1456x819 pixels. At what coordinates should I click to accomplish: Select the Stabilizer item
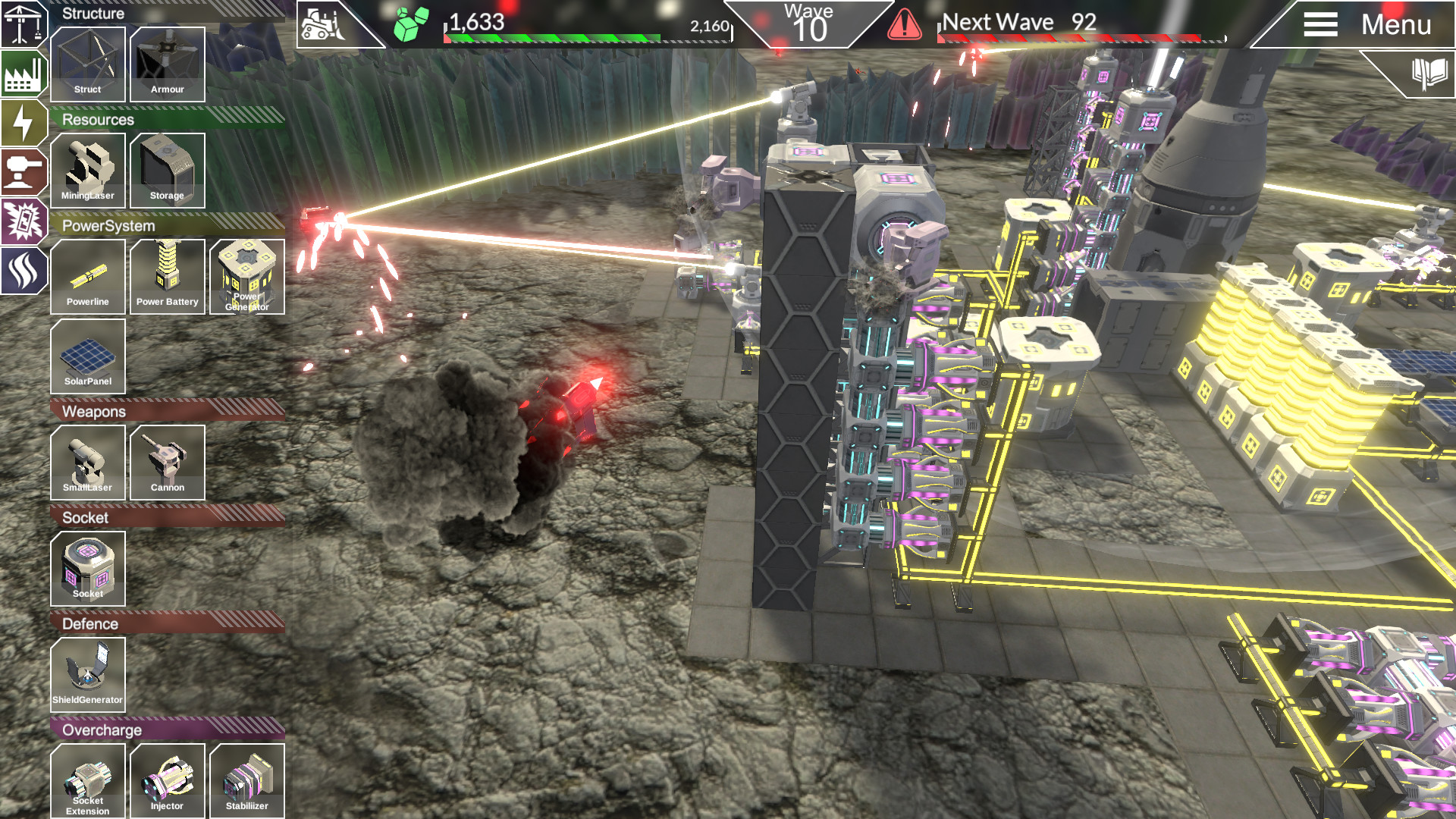(x=247, y=781)
